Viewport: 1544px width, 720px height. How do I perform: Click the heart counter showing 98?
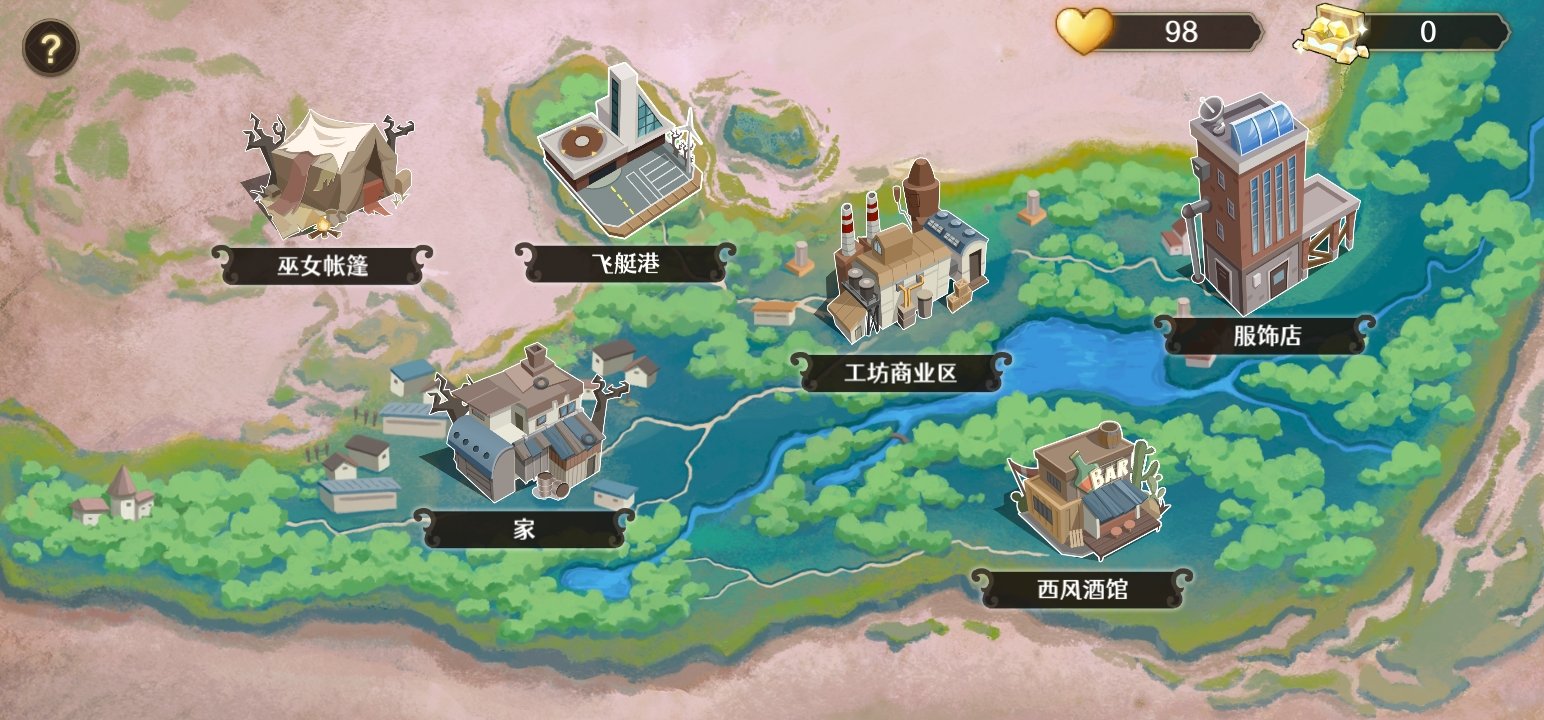click(1179, 32)
